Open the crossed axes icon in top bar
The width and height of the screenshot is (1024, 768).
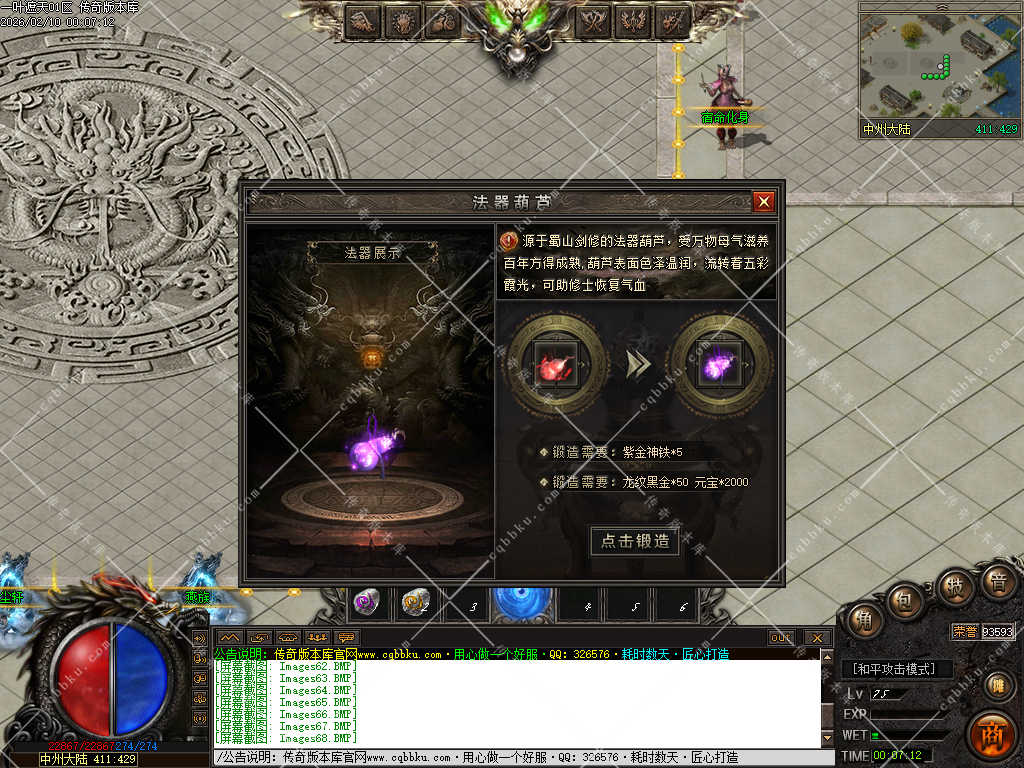point(595,20)
